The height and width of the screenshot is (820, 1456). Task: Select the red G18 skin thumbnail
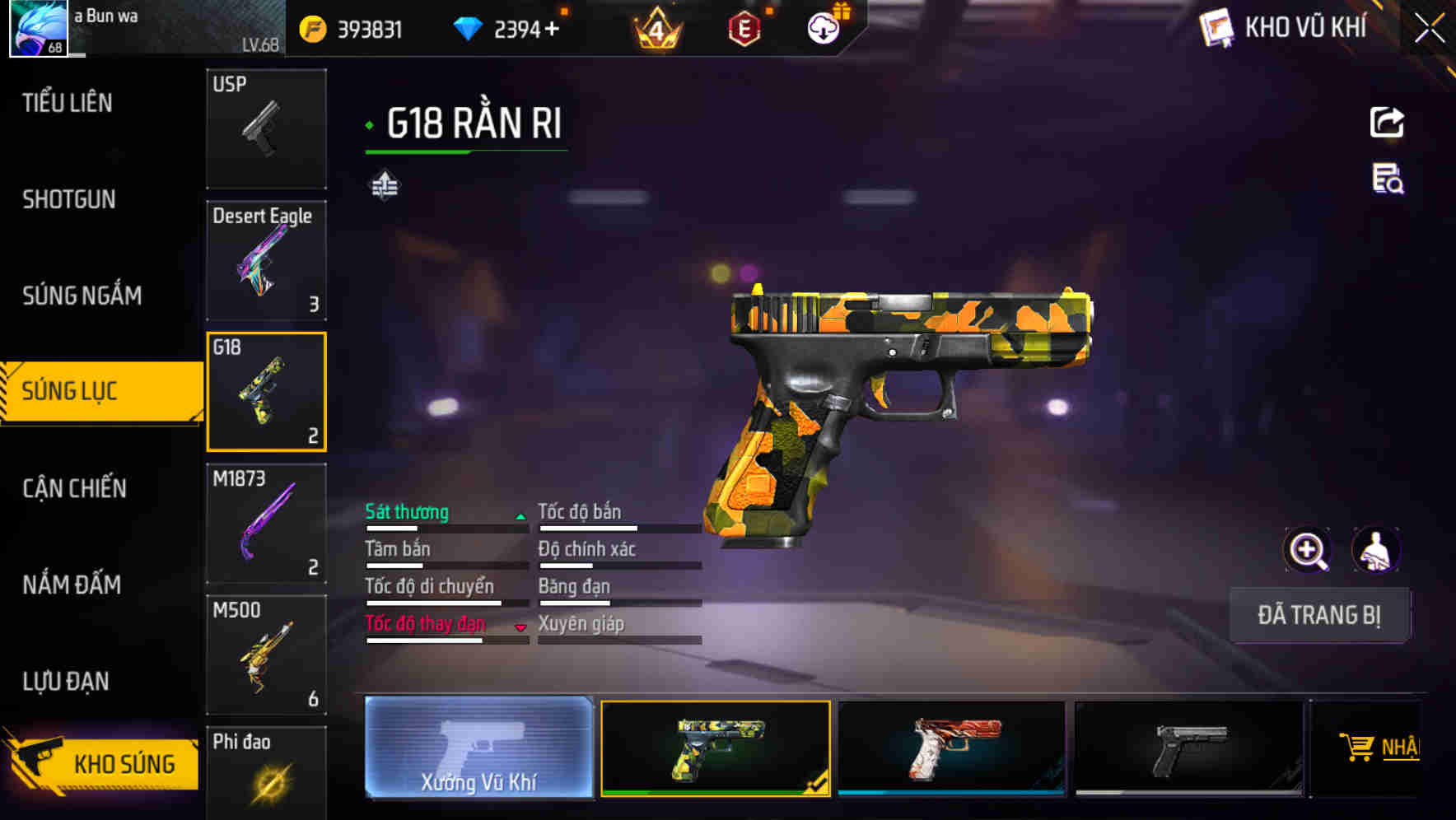952,748
